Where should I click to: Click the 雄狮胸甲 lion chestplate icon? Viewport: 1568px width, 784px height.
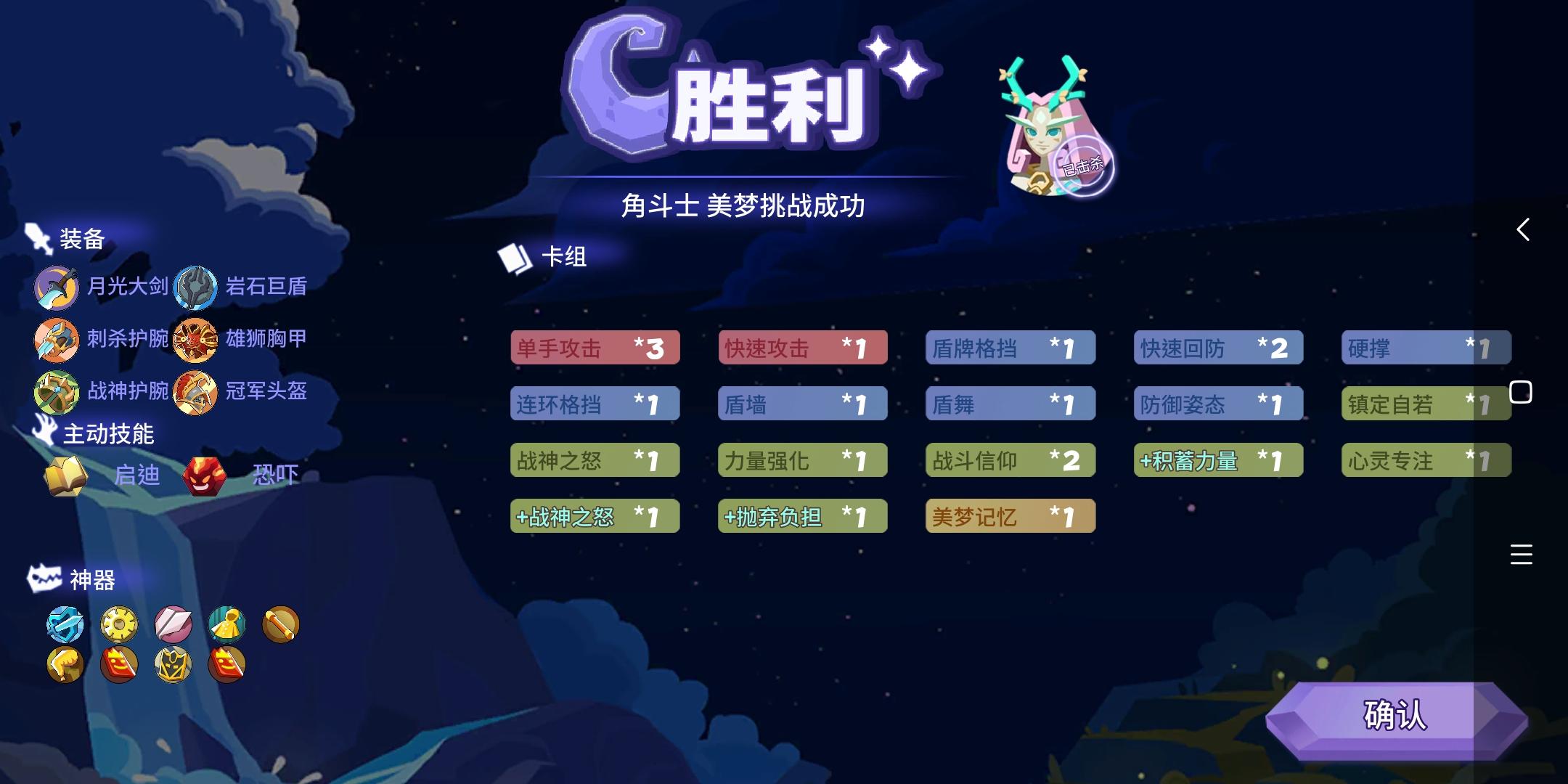(x=196, y=339)
